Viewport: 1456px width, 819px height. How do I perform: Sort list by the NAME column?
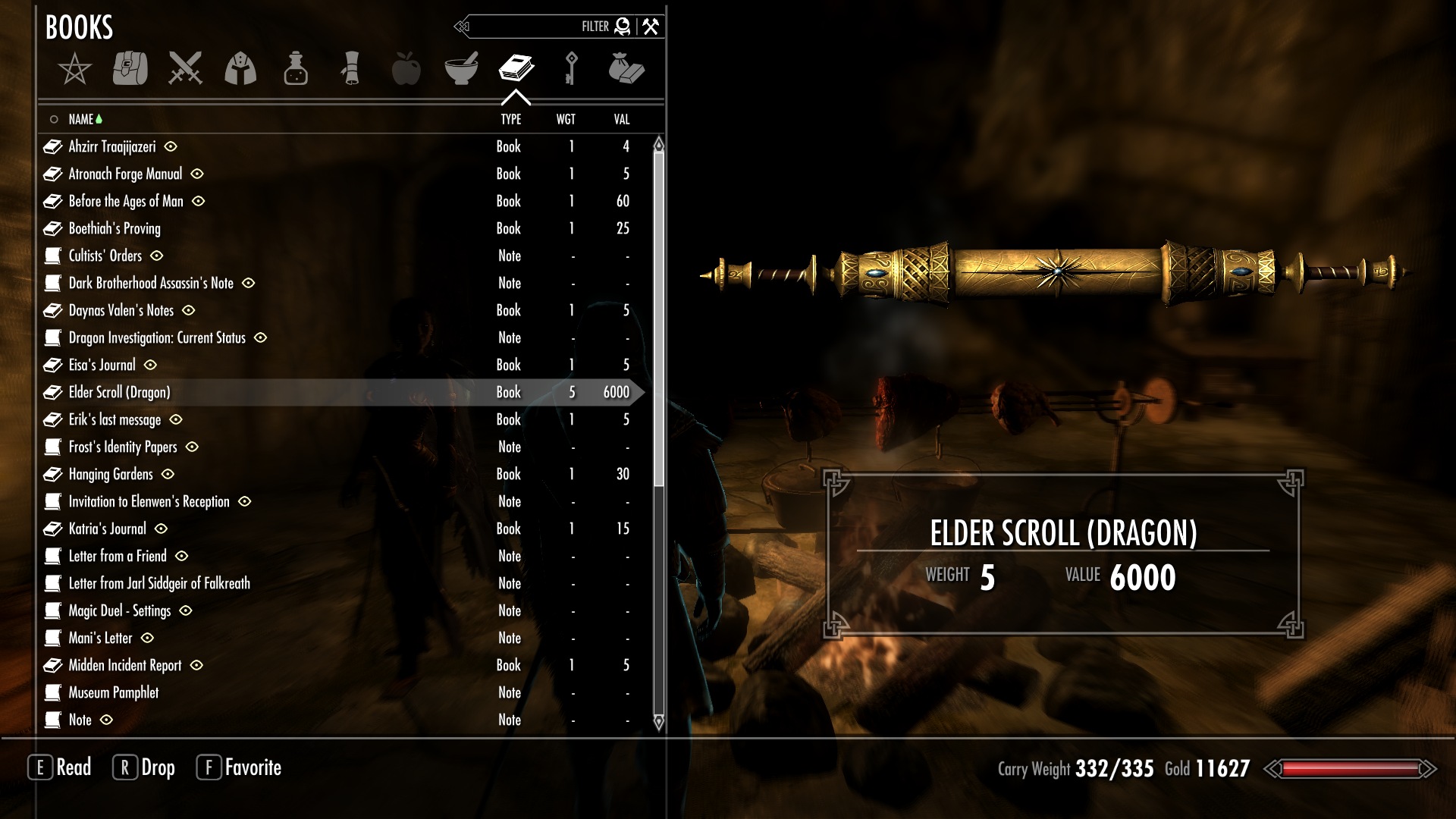tap(80, 119)
